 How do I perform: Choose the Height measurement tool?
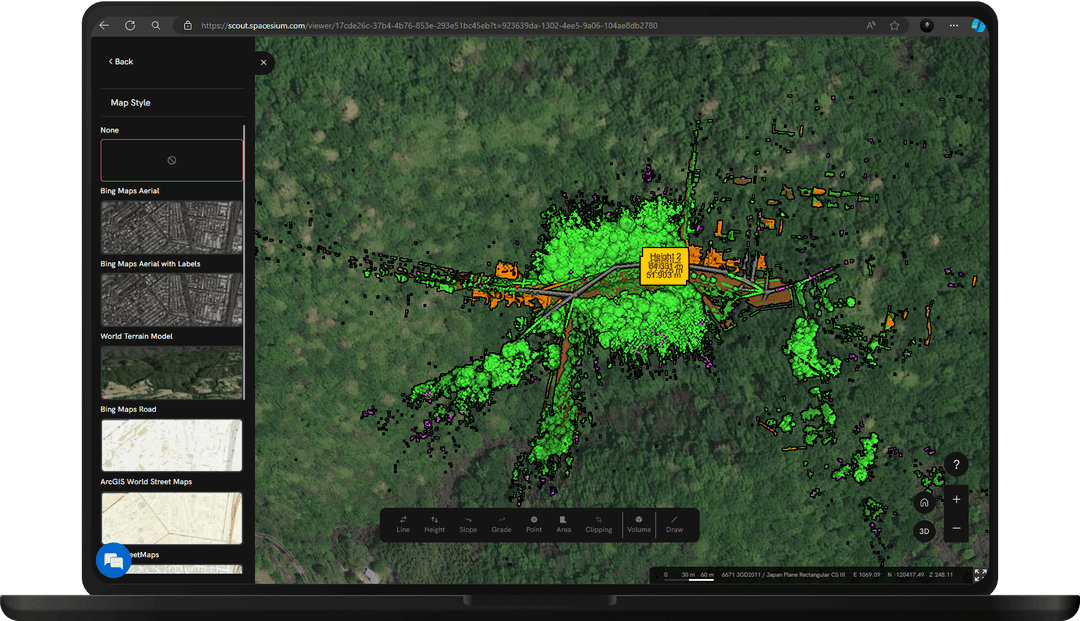434,524
